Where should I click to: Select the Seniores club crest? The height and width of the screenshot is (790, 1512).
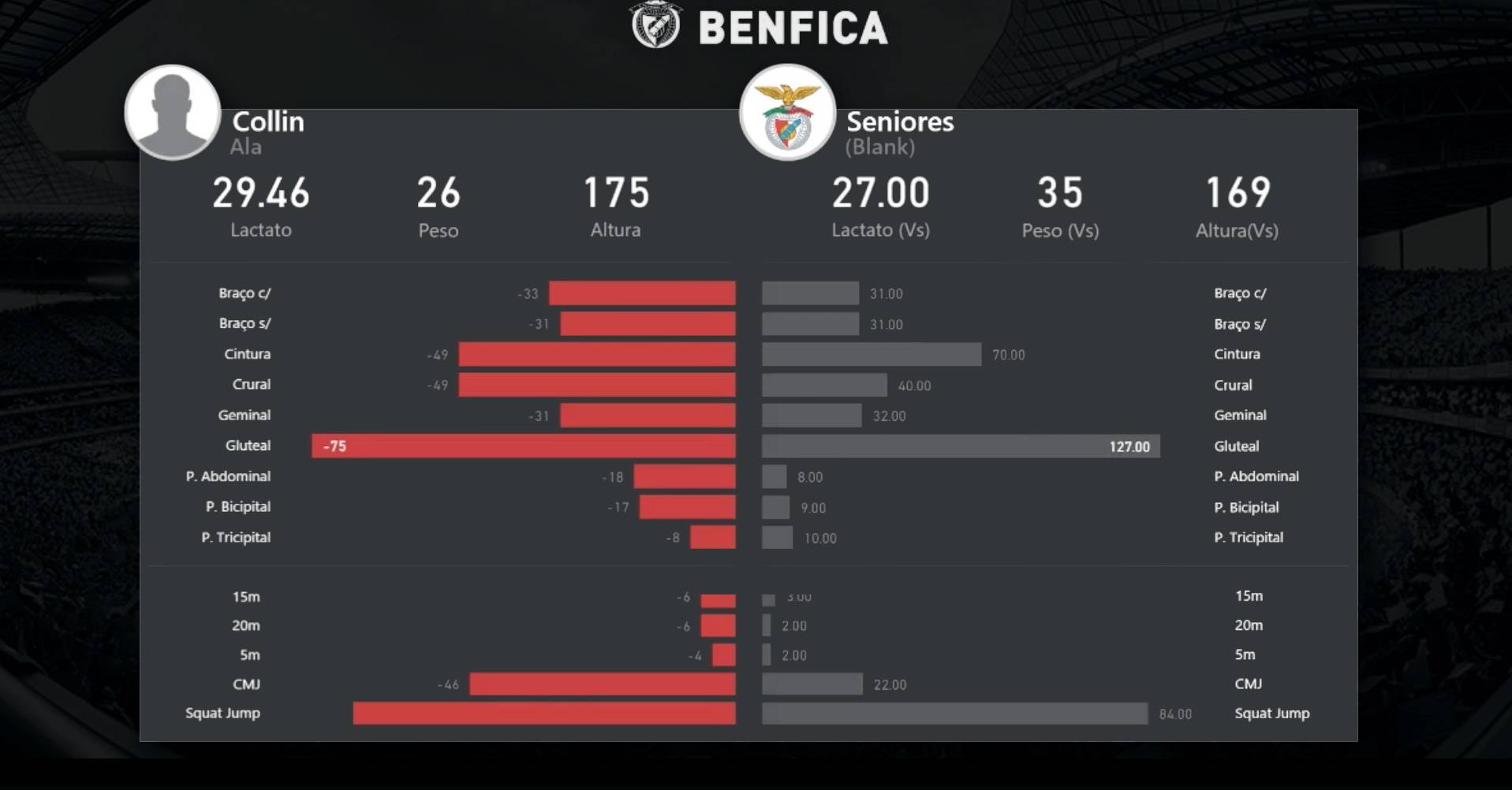(x=786, y=113)
